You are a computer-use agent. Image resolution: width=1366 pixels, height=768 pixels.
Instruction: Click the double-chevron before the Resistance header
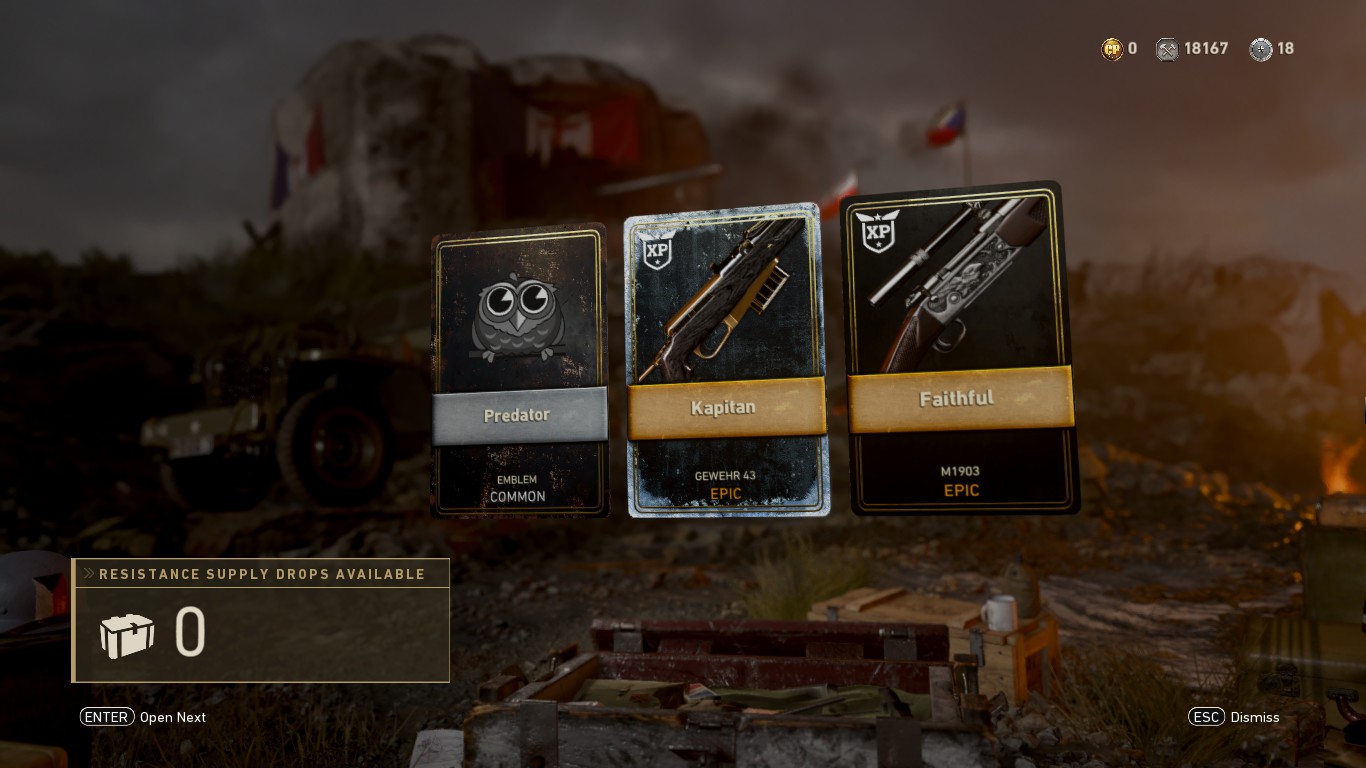point(91,574)
